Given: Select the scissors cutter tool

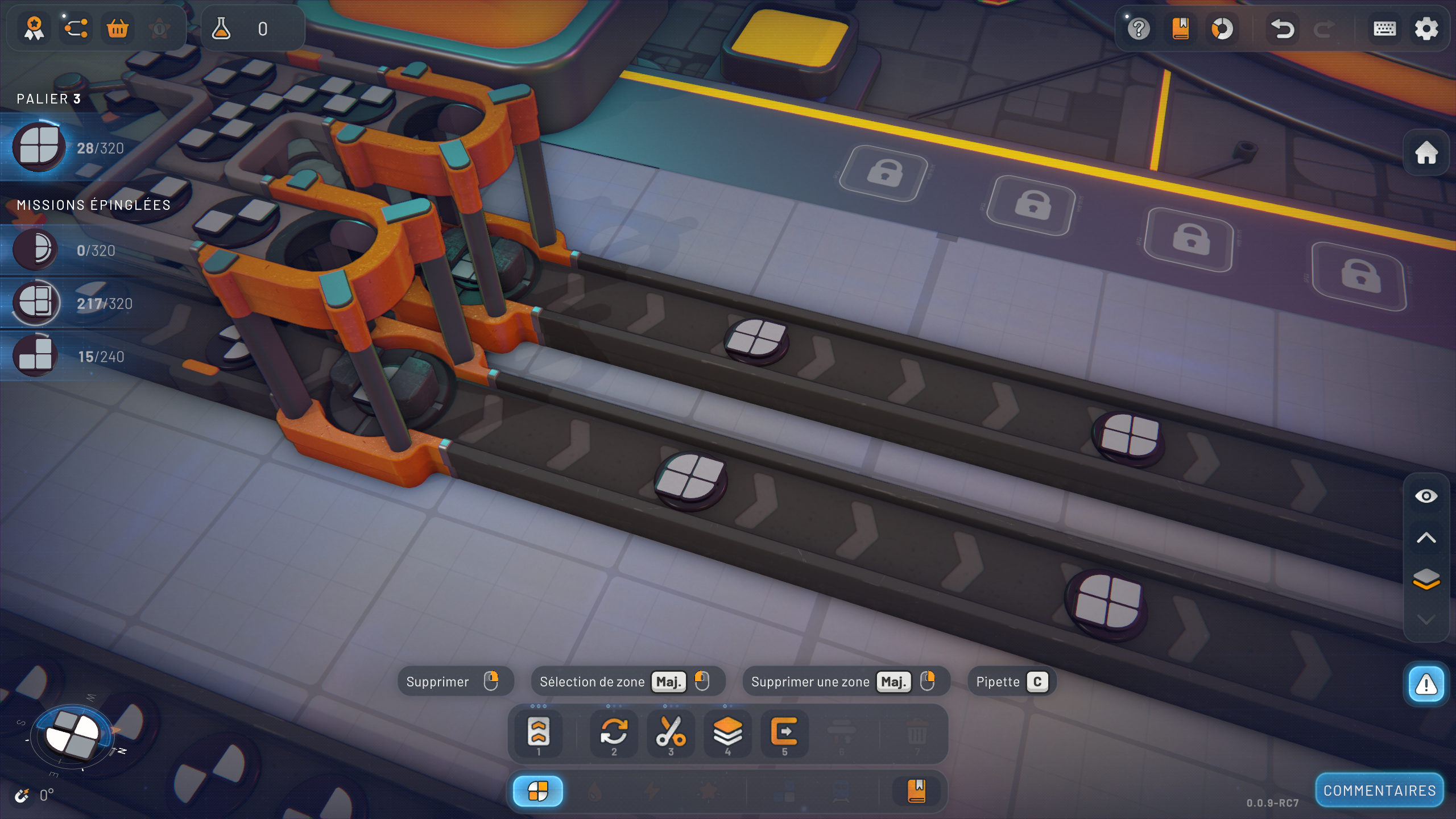Looking at the screenshot, I should tap(671, 733).
